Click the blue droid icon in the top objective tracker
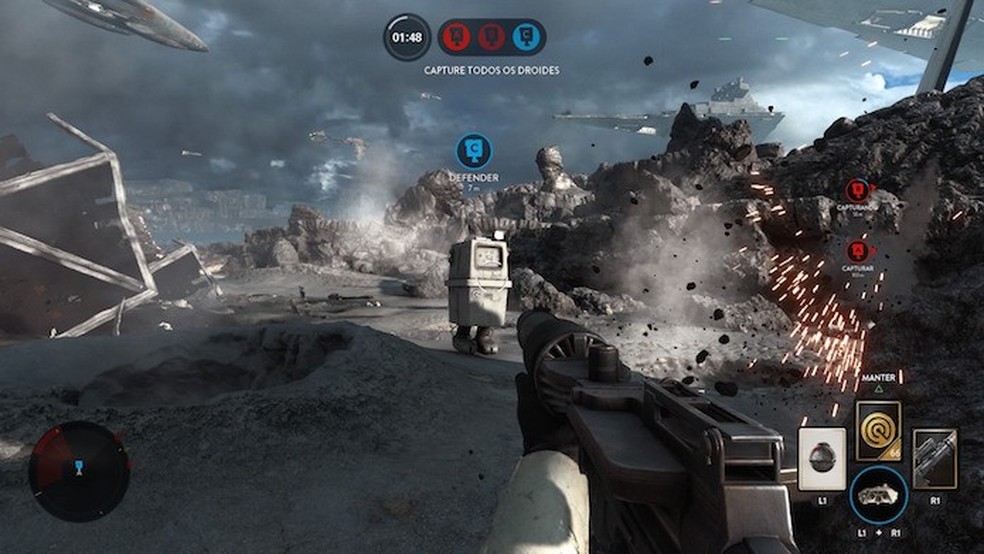 point(523,37)
